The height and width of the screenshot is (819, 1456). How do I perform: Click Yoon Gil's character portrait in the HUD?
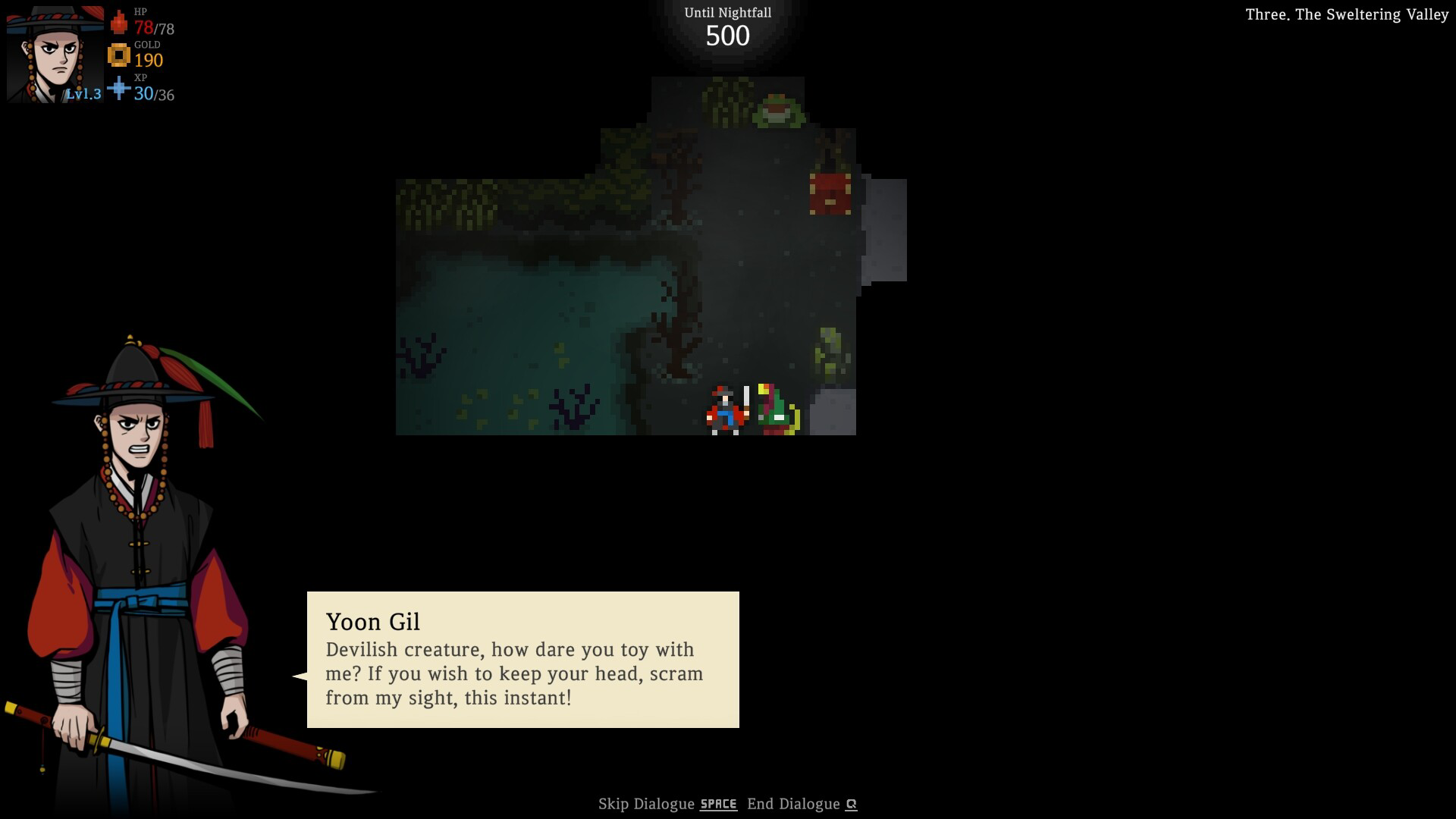[x=53, y=53]
